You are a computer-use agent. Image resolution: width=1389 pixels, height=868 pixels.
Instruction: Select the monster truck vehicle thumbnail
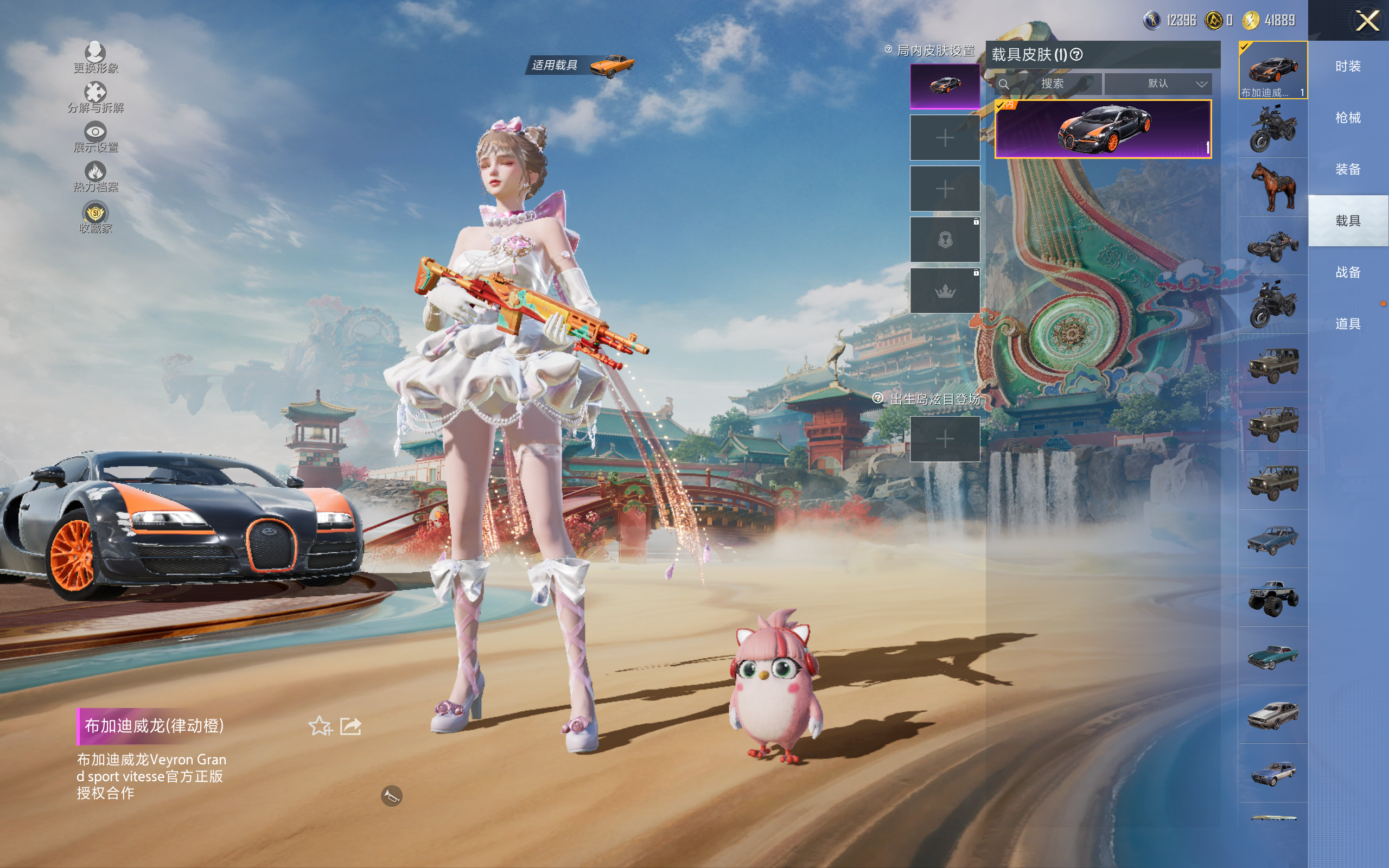click(x=1273, y=598)
